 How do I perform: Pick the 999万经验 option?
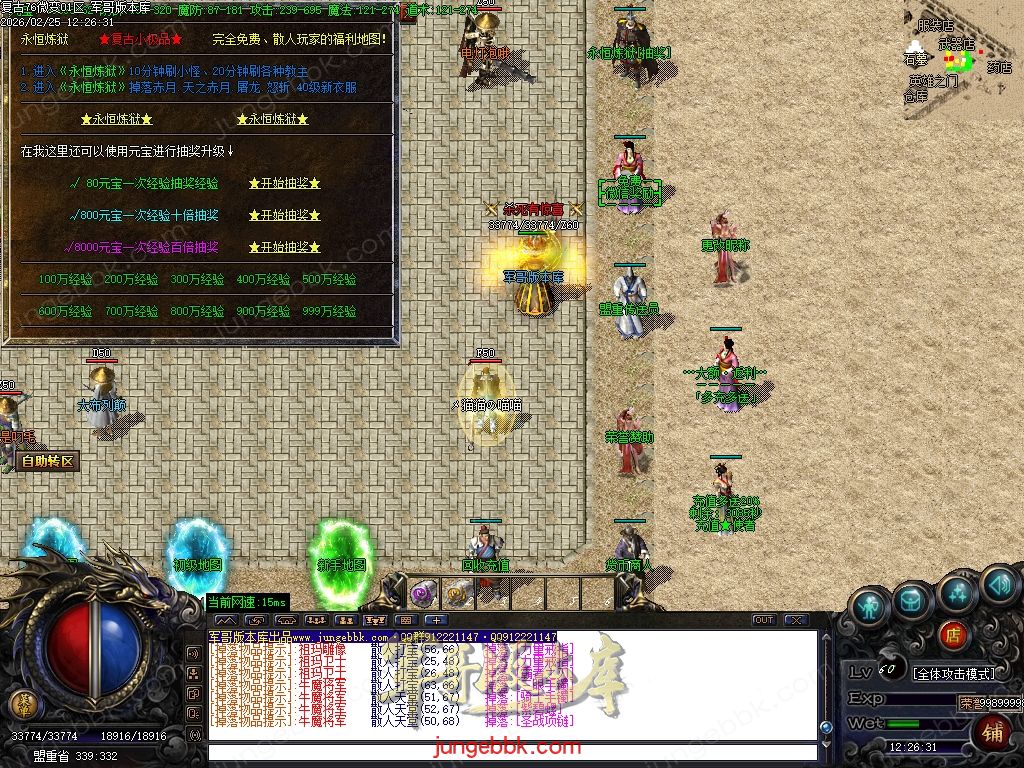(329, 312)
